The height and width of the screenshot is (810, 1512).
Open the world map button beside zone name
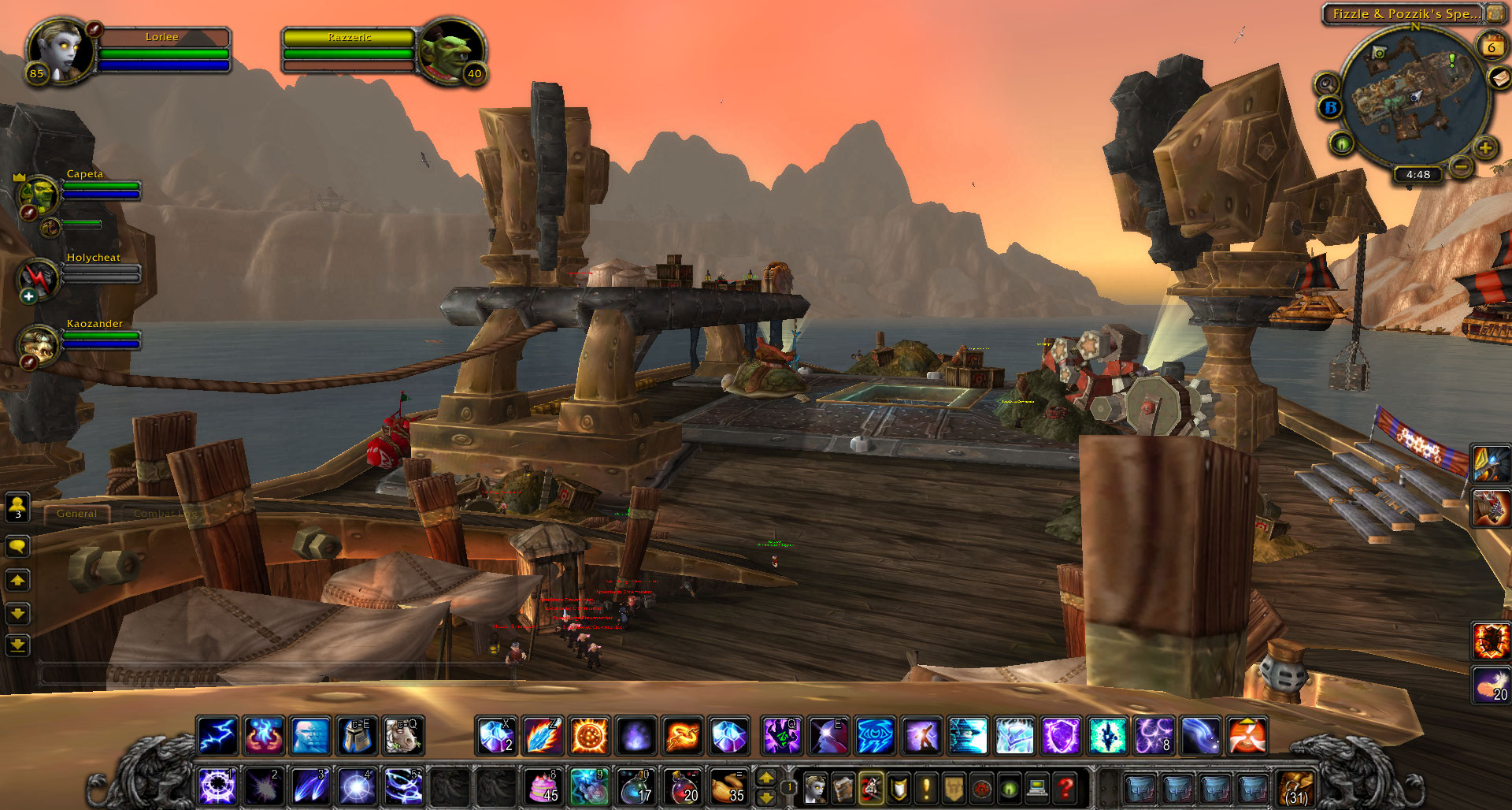(x=1494, y=13)
